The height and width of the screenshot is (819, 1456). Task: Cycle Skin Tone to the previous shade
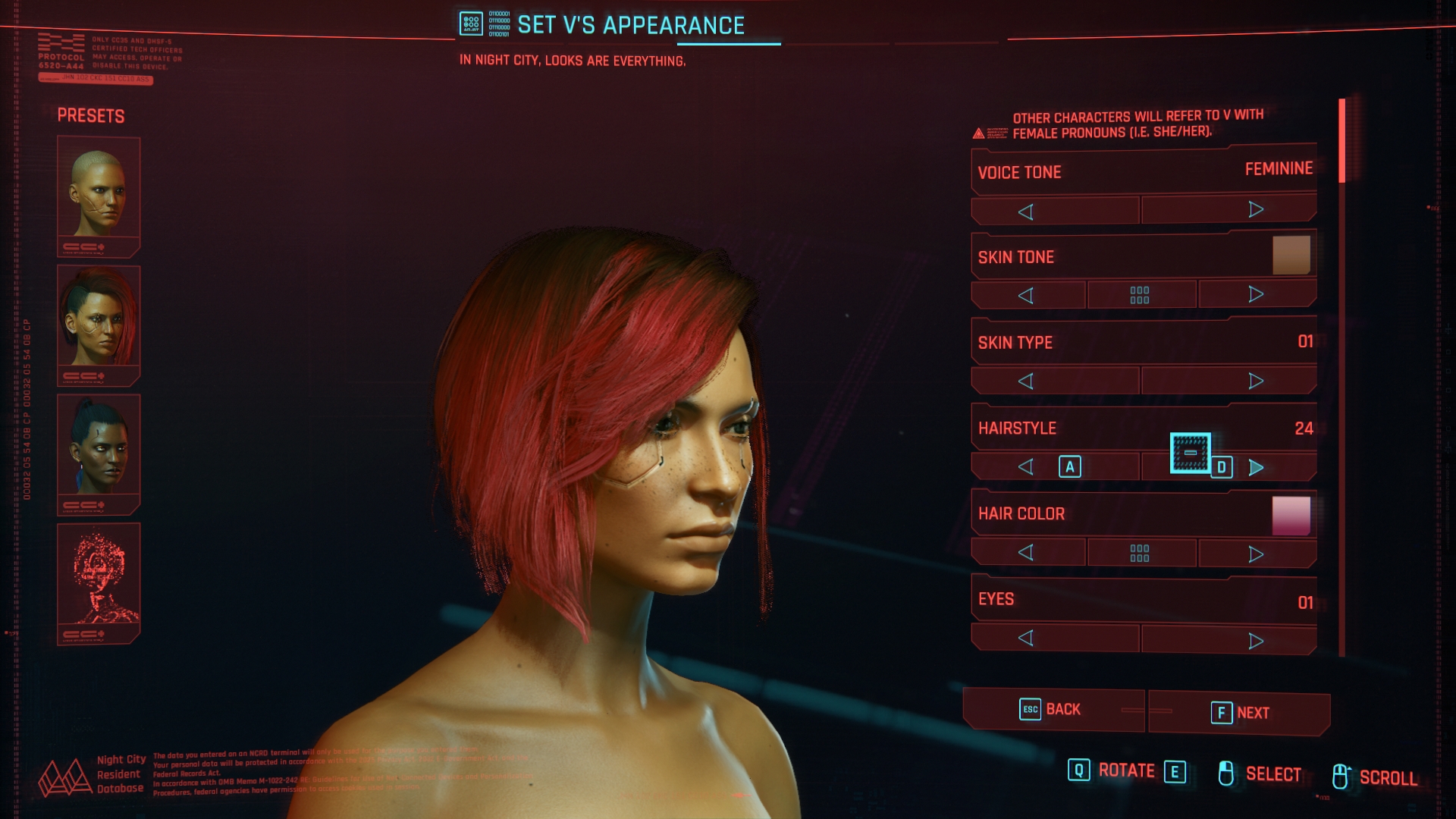(x=1026, y=295)
